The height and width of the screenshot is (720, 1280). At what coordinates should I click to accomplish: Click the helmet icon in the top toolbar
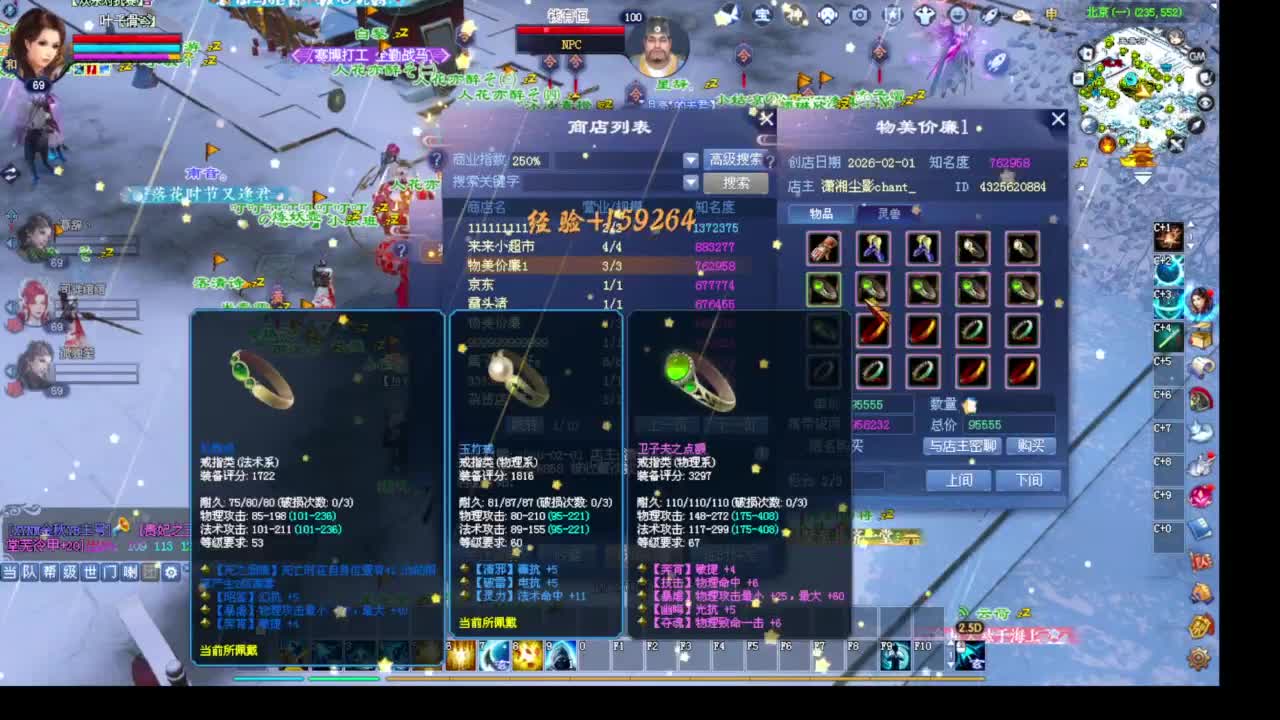(826, 15)
